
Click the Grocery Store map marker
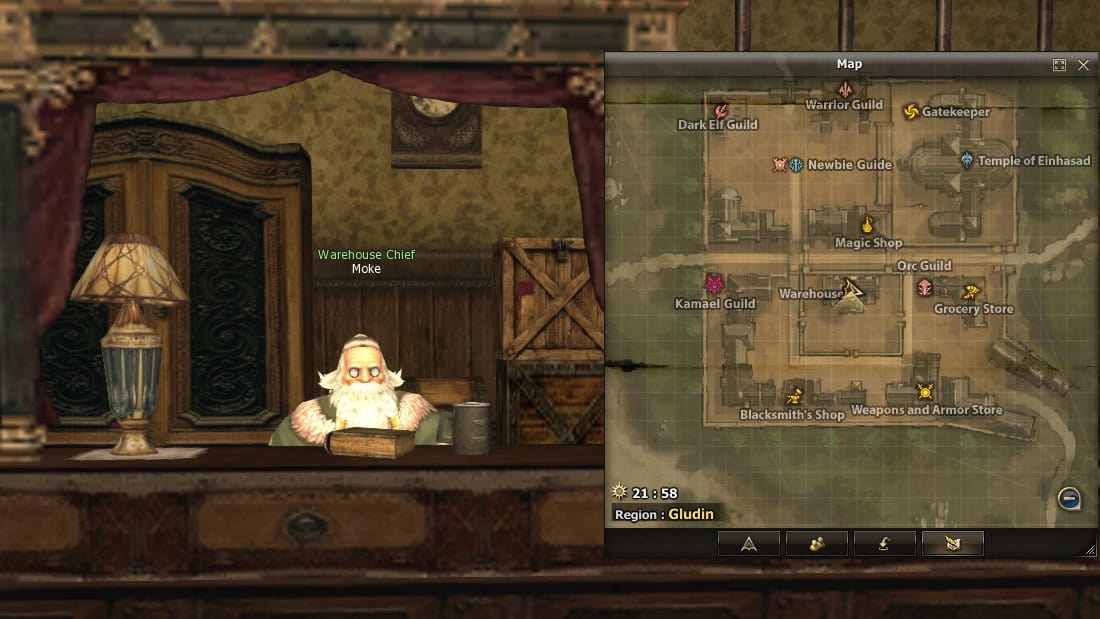coord(970,292)
